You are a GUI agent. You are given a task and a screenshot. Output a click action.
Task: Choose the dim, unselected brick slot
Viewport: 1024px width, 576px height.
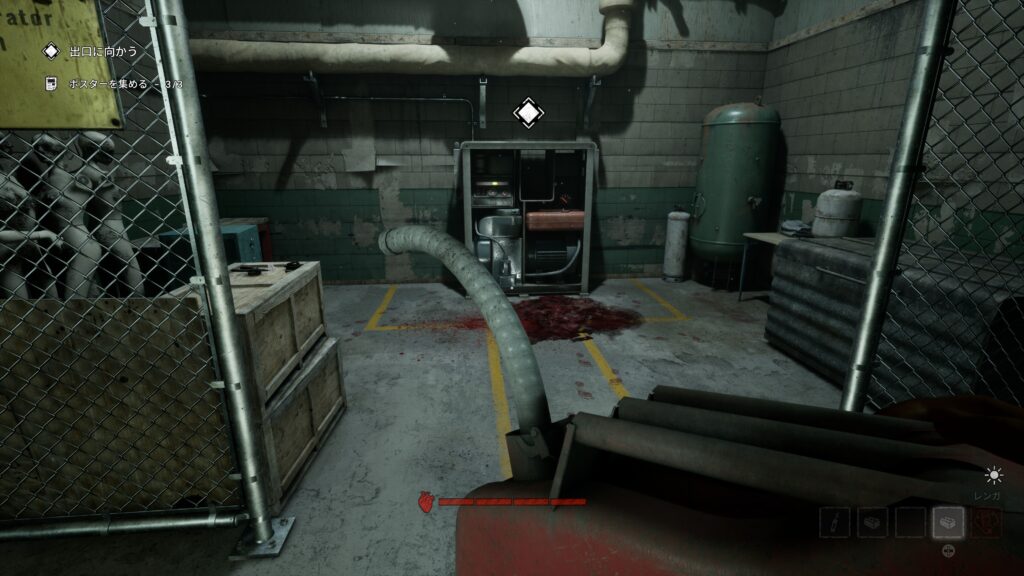872,522
